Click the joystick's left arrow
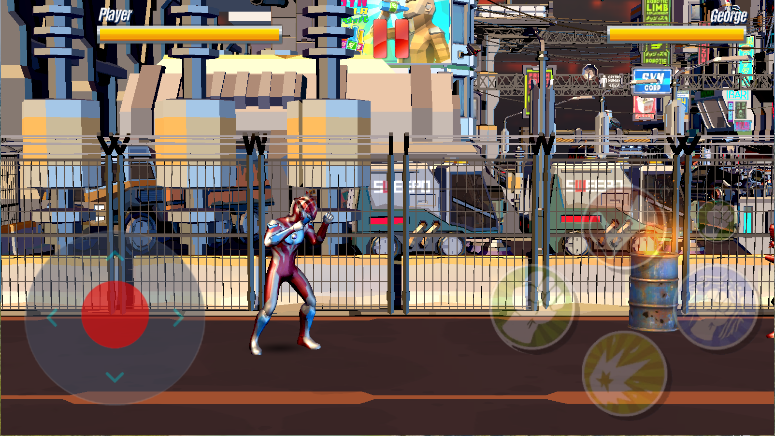 pos(52,318)
